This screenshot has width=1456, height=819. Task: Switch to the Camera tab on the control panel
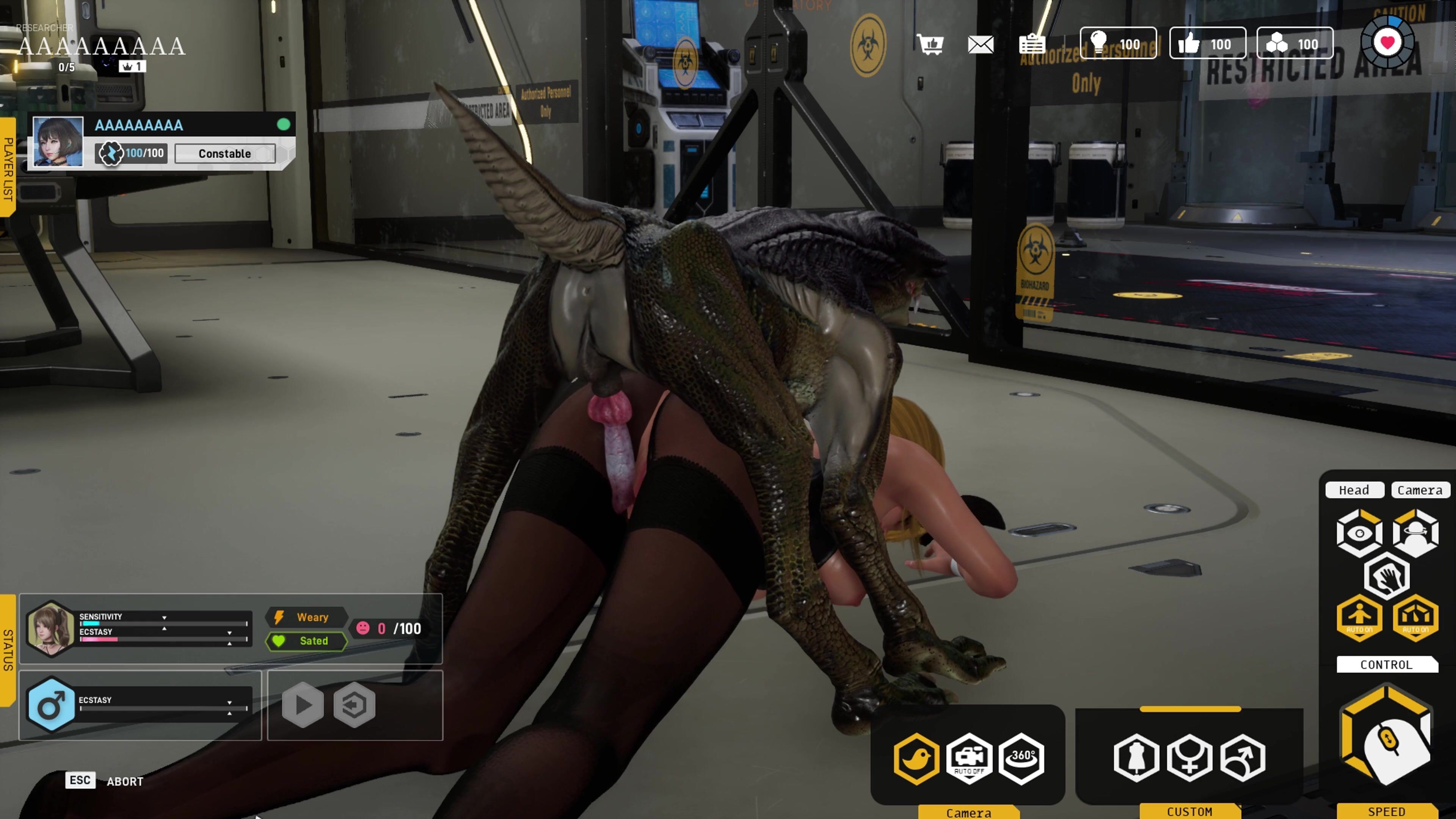1420,490
